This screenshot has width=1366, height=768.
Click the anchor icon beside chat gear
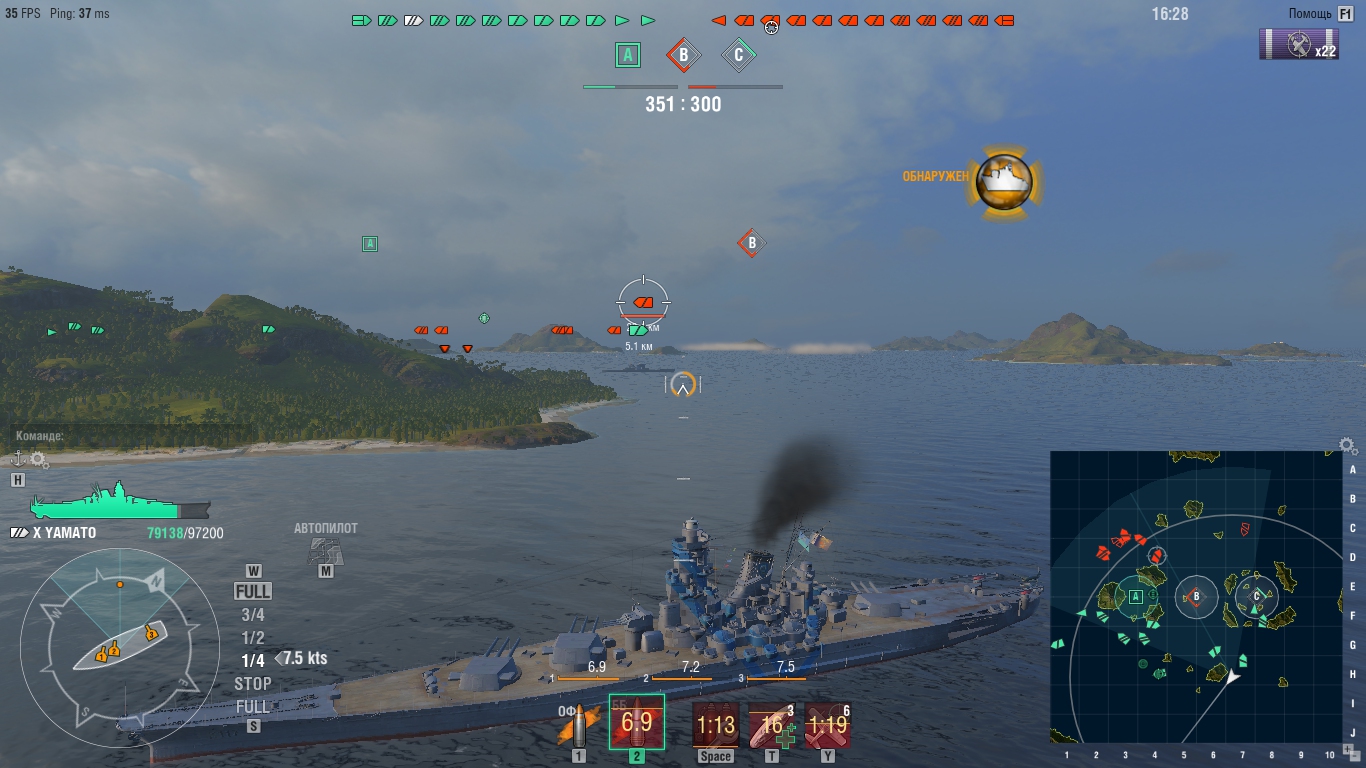[x=17, y=459]
